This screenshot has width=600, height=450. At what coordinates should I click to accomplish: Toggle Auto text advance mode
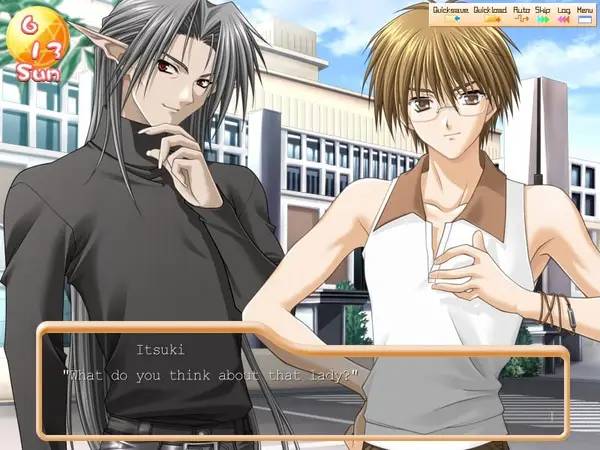[x=521, y=12]
